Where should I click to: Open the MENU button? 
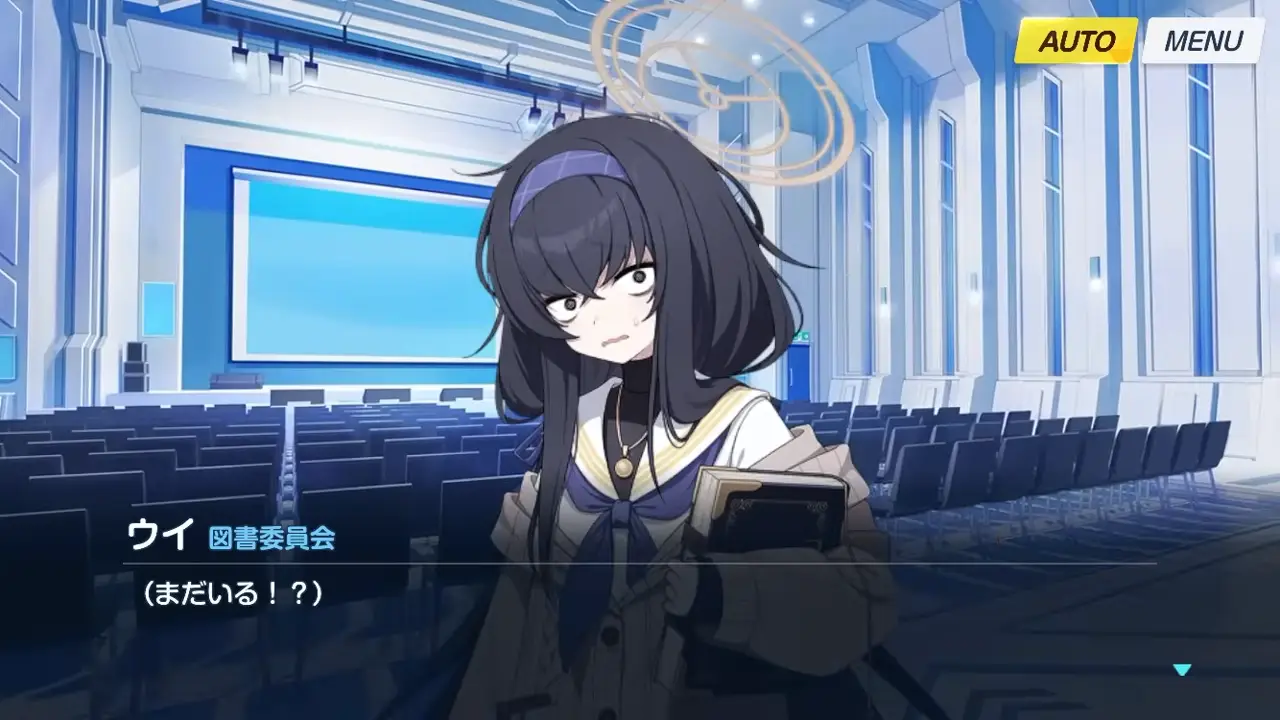click(x=1202, y=41)
